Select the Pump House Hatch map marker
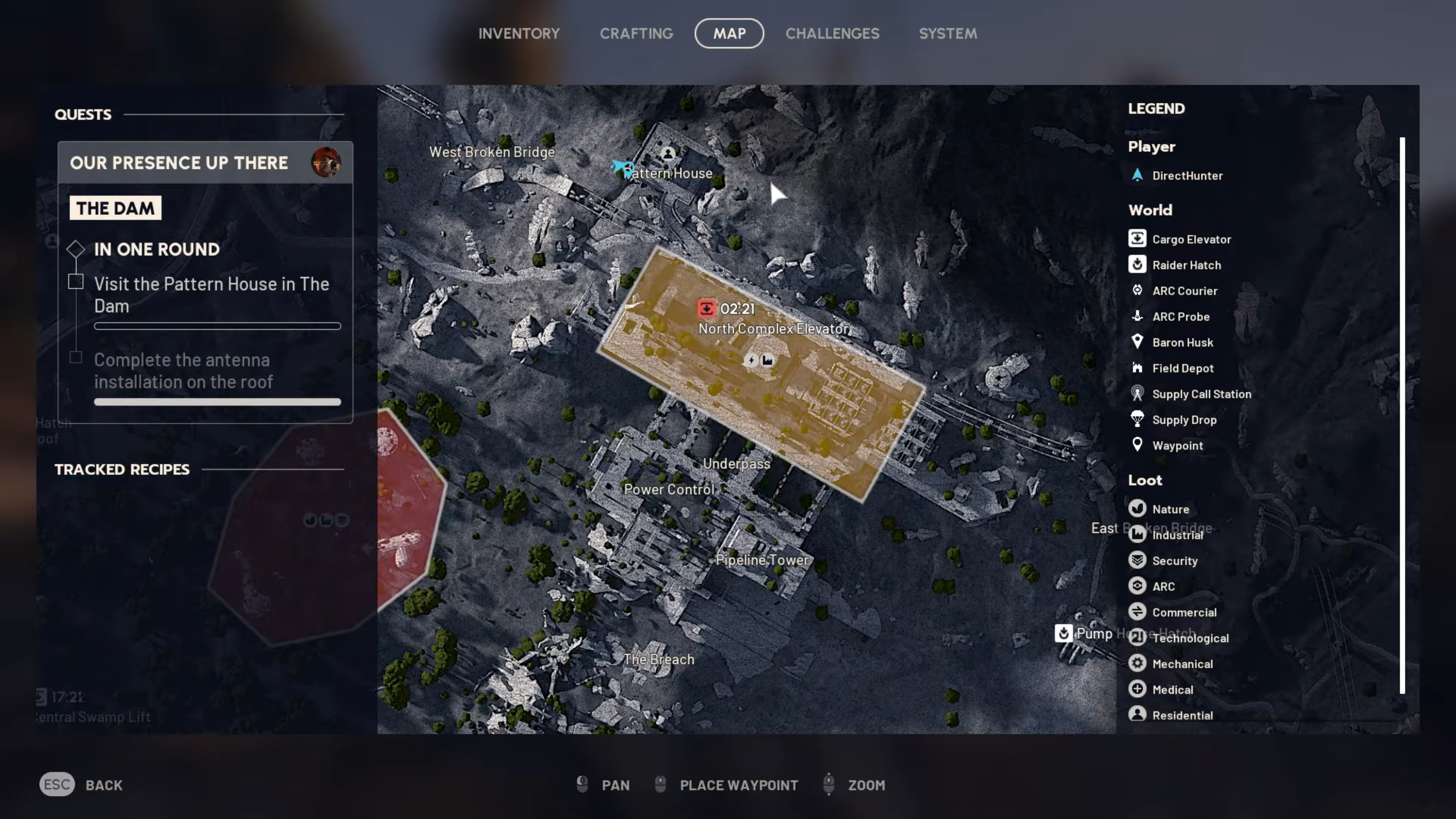This screenshot has height=819, width=1456. (1063, 633)
